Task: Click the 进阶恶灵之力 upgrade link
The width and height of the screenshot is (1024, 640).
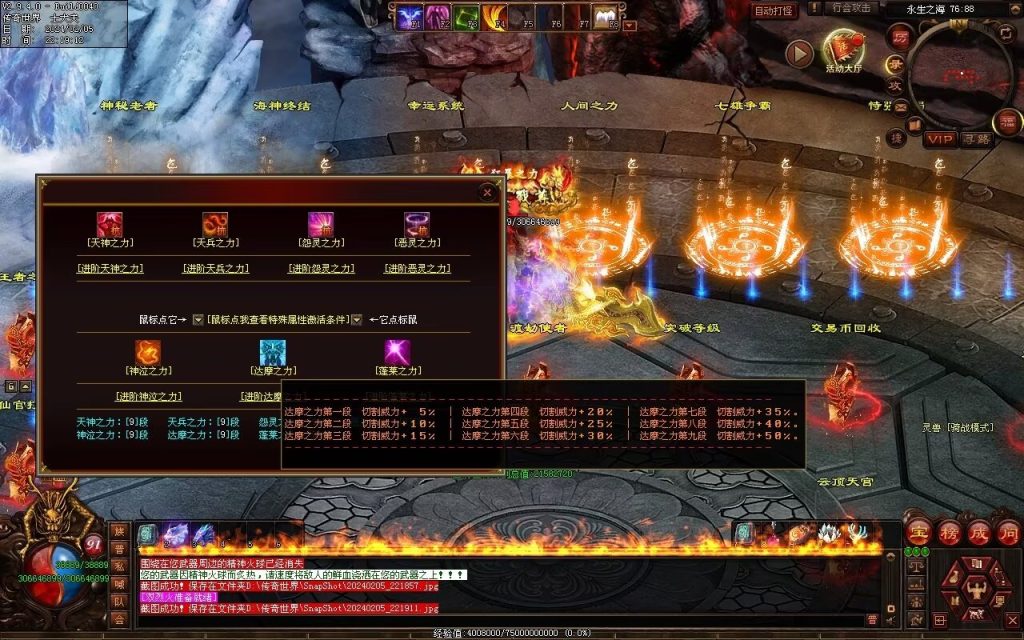Action: tap(416, 268)
